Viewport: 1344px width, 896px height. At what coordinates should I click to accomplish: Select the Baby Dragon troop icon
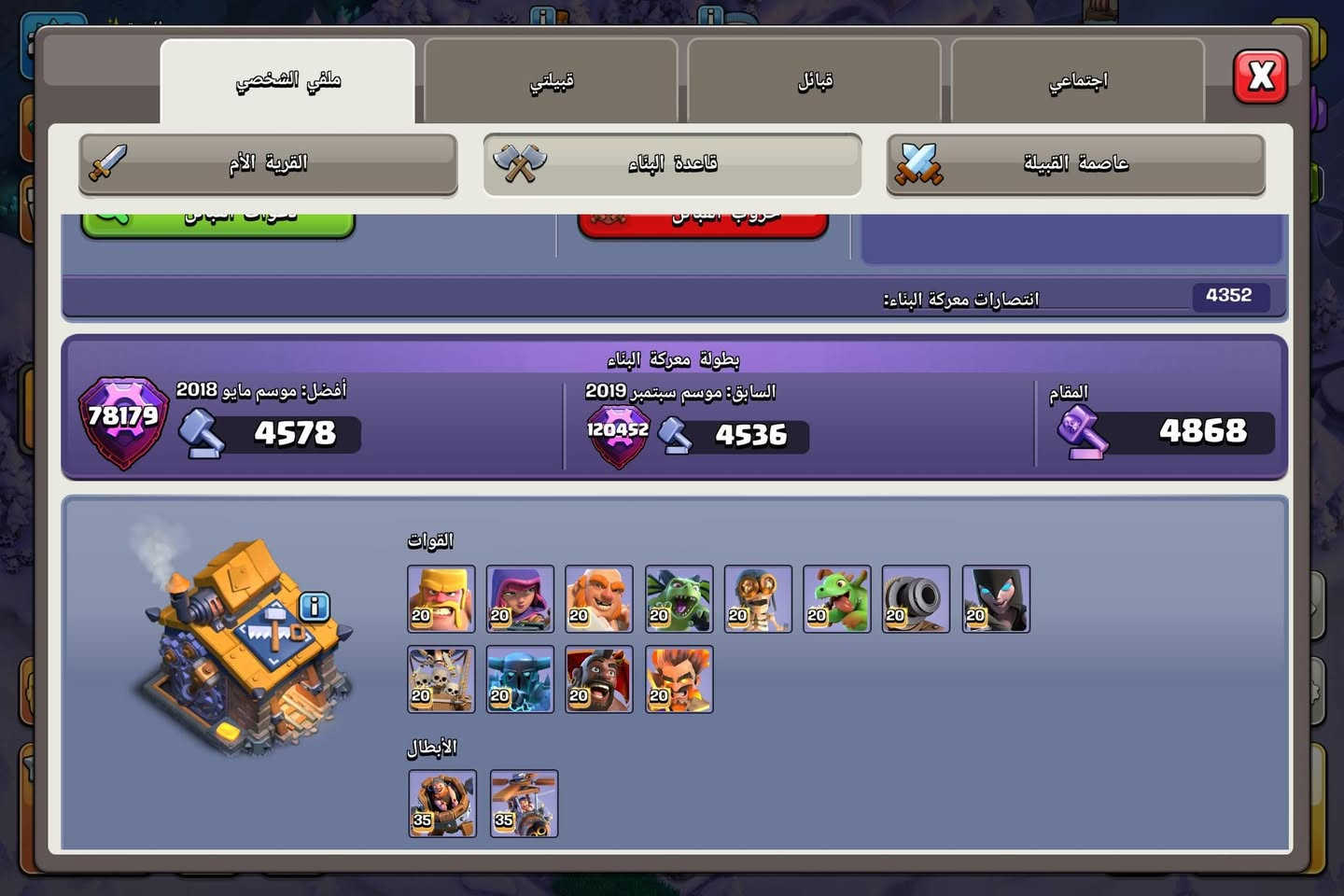[837, 598]
